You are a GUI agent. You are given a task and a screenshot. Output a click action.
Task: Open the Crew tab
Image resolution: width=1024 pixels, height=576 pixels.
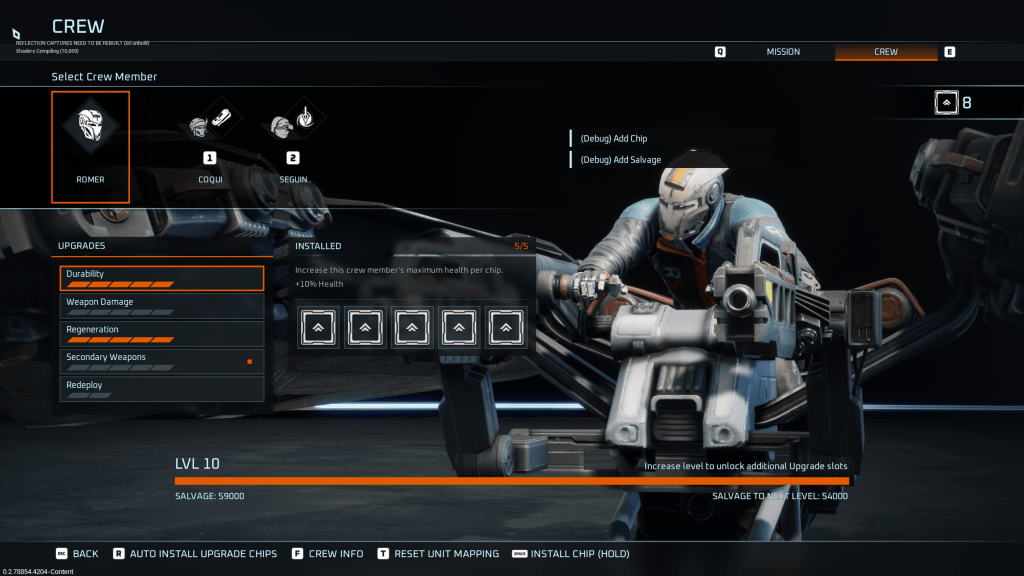click(x=886, y=52)
